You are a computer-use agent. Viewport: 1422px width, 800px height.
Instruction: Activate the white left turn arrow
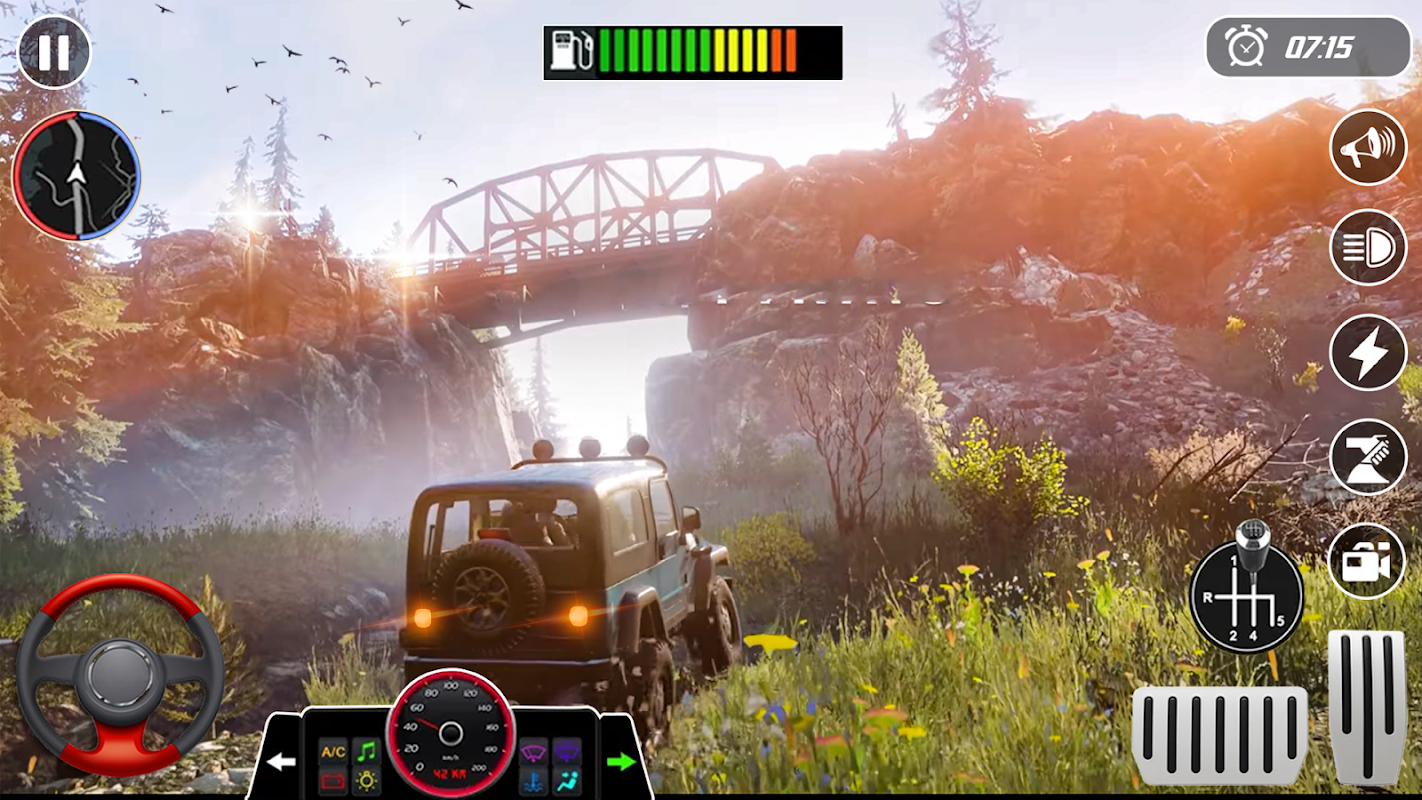point(281,762)
